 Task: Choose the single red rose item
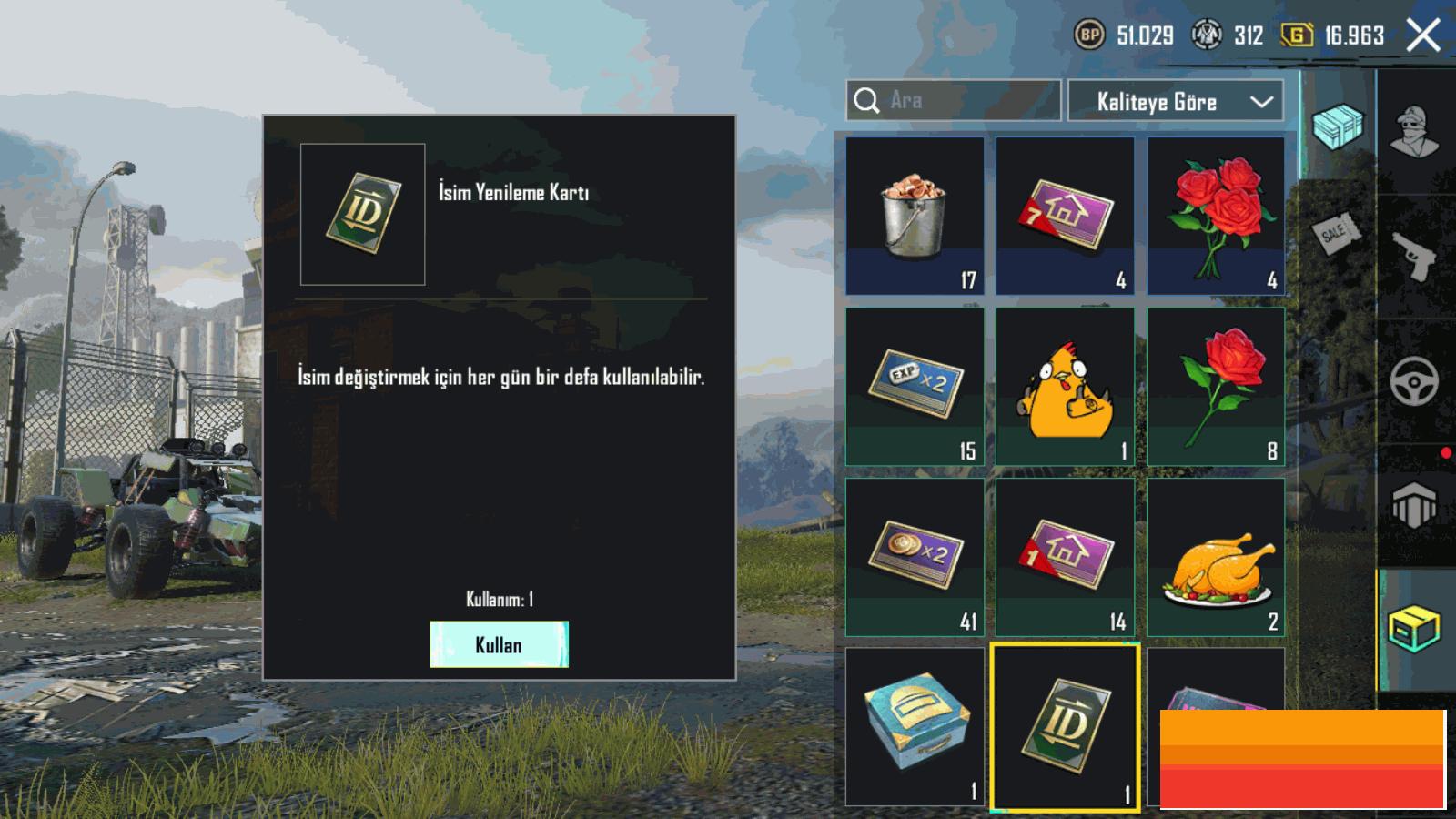1216,387
